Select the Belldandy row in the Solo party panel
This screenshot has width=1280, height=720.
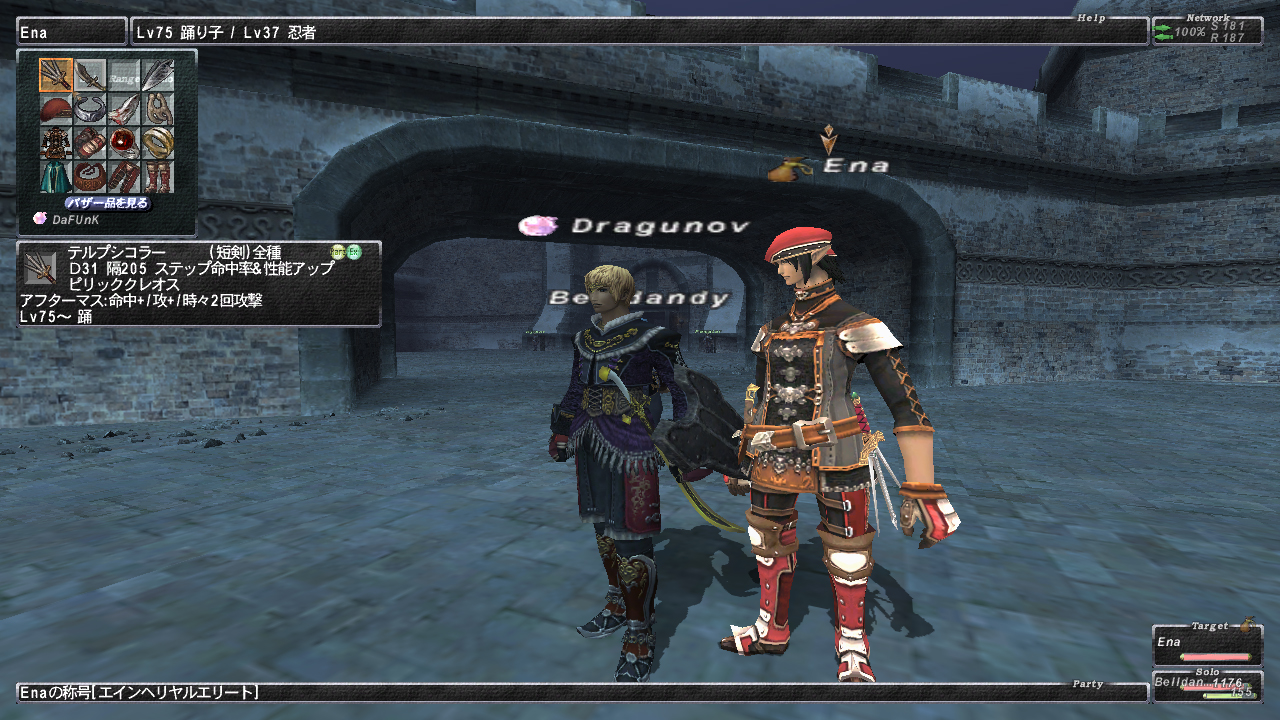[1206, 685]
